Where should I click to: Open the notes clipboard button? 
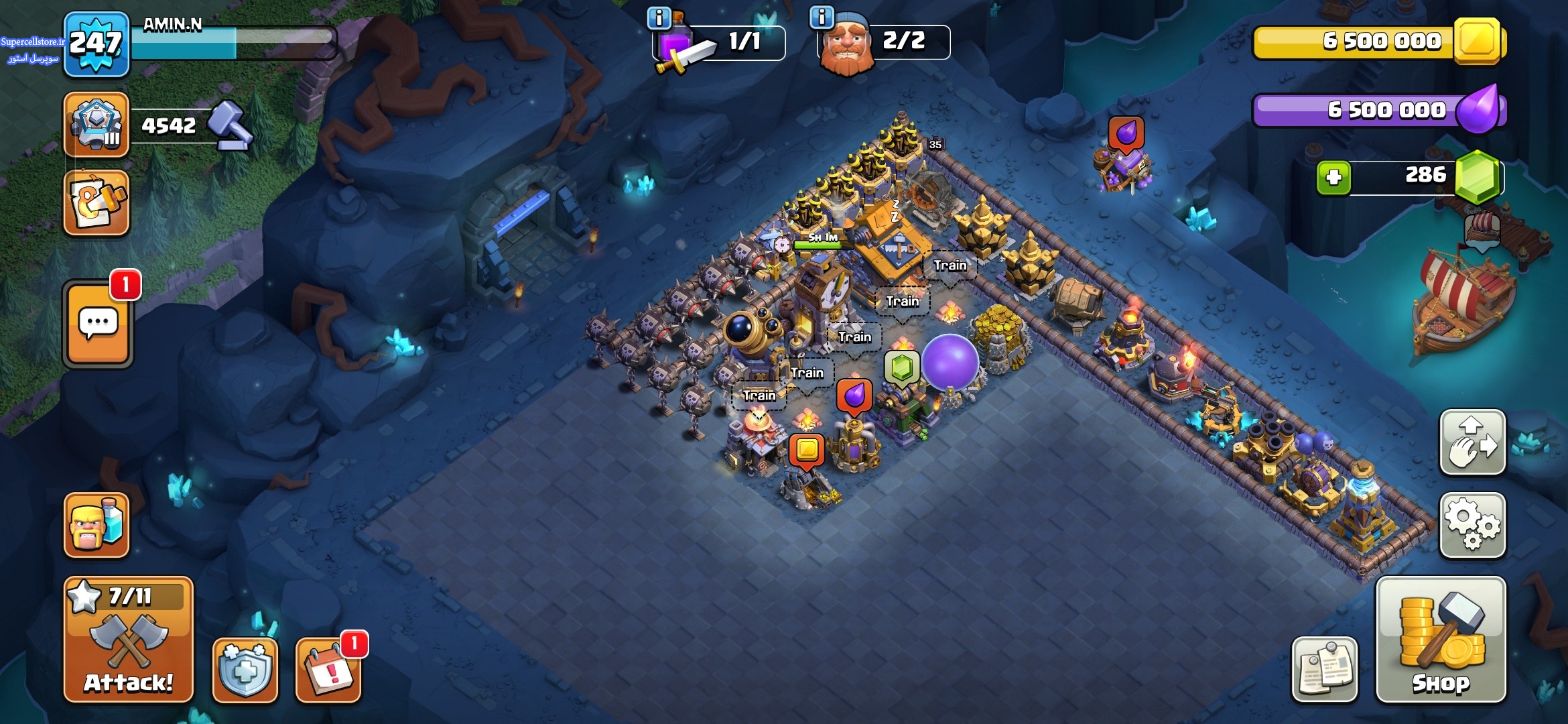[x=1324, y=670]
